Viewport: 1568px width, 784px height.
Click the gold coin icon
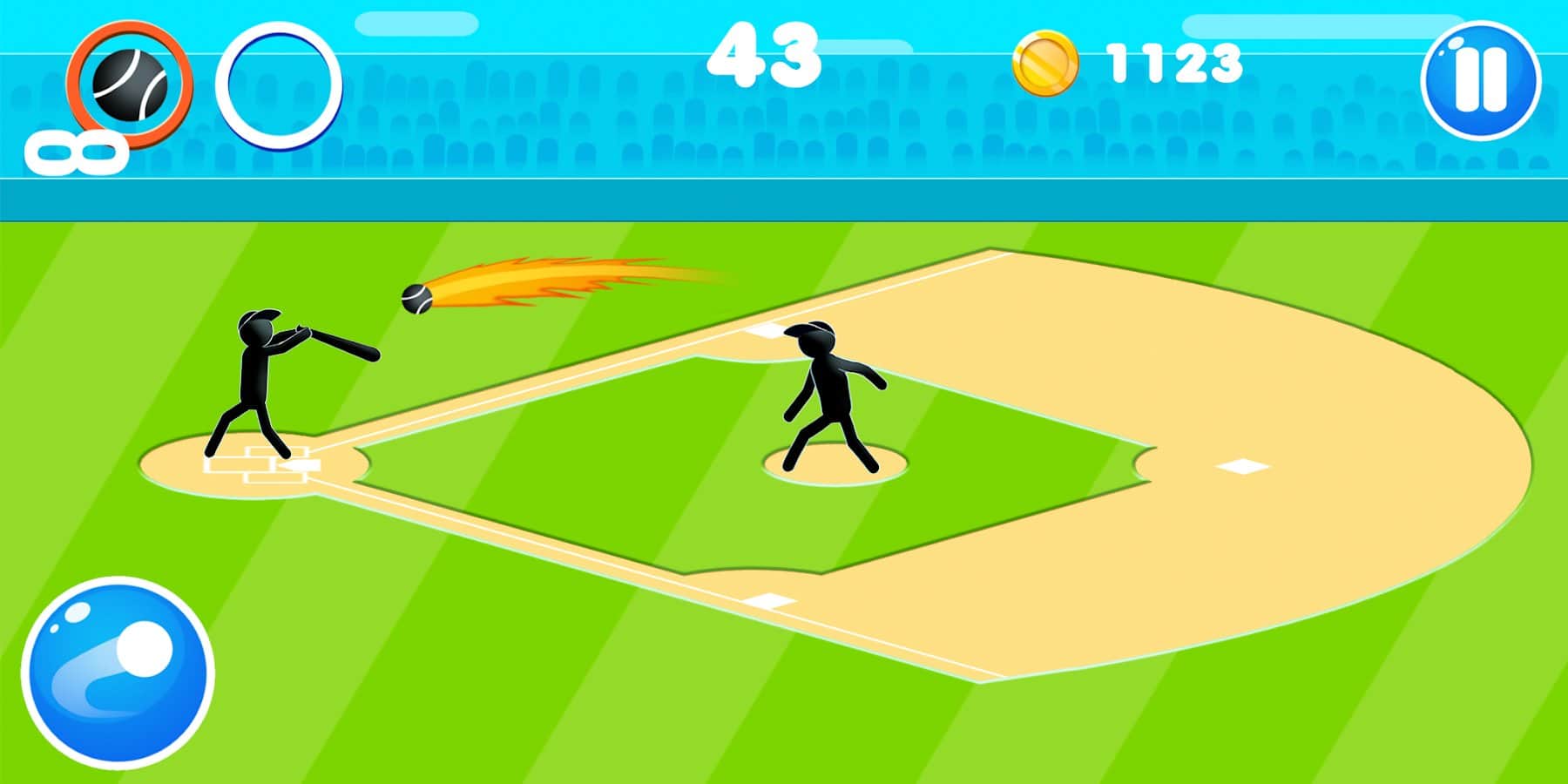(1044, 64)
